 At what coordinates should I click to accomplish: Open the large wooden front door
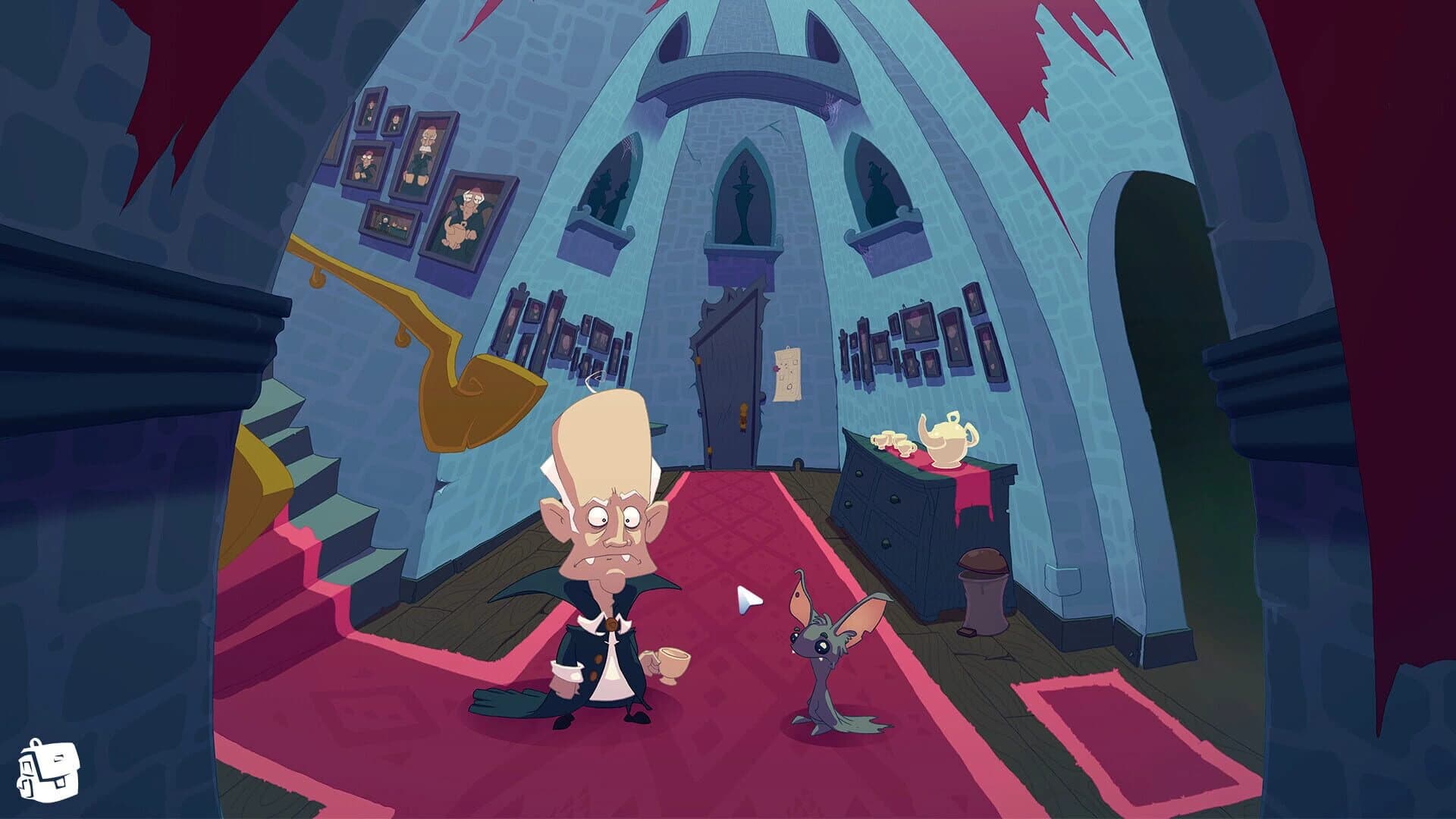point(728,379)
